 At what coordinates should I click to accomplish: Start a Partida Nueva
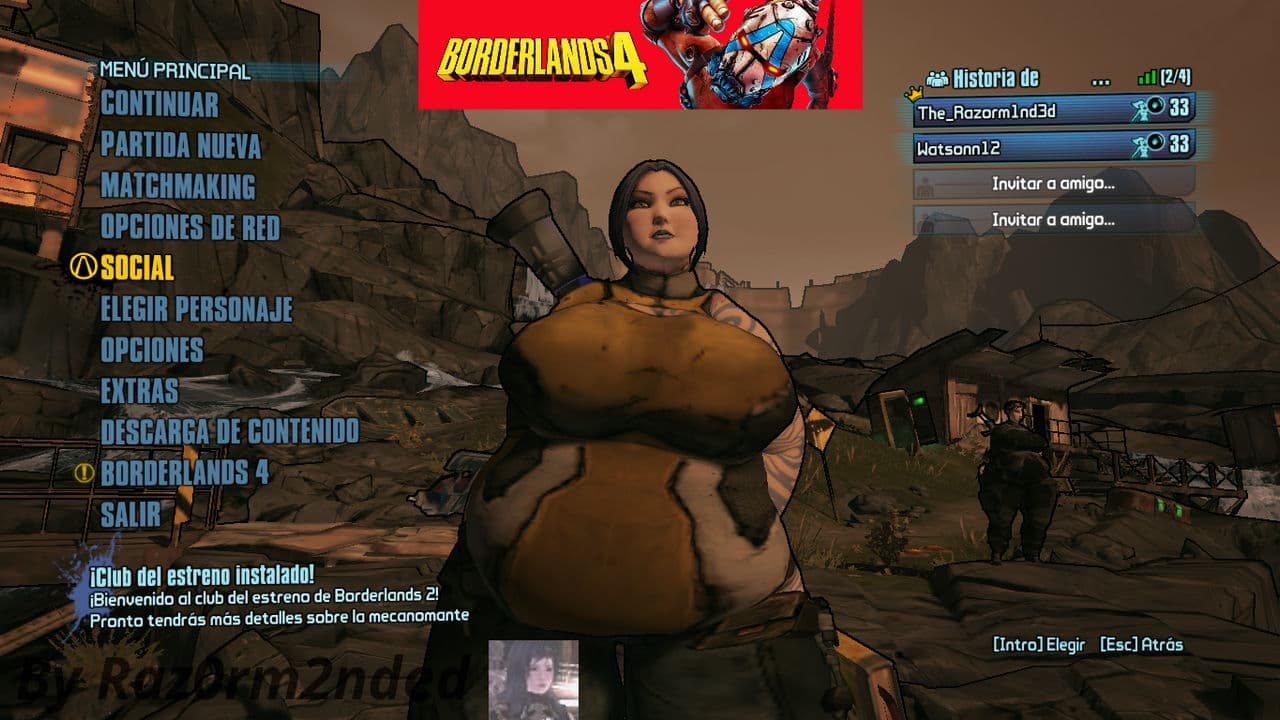point(180,146)
